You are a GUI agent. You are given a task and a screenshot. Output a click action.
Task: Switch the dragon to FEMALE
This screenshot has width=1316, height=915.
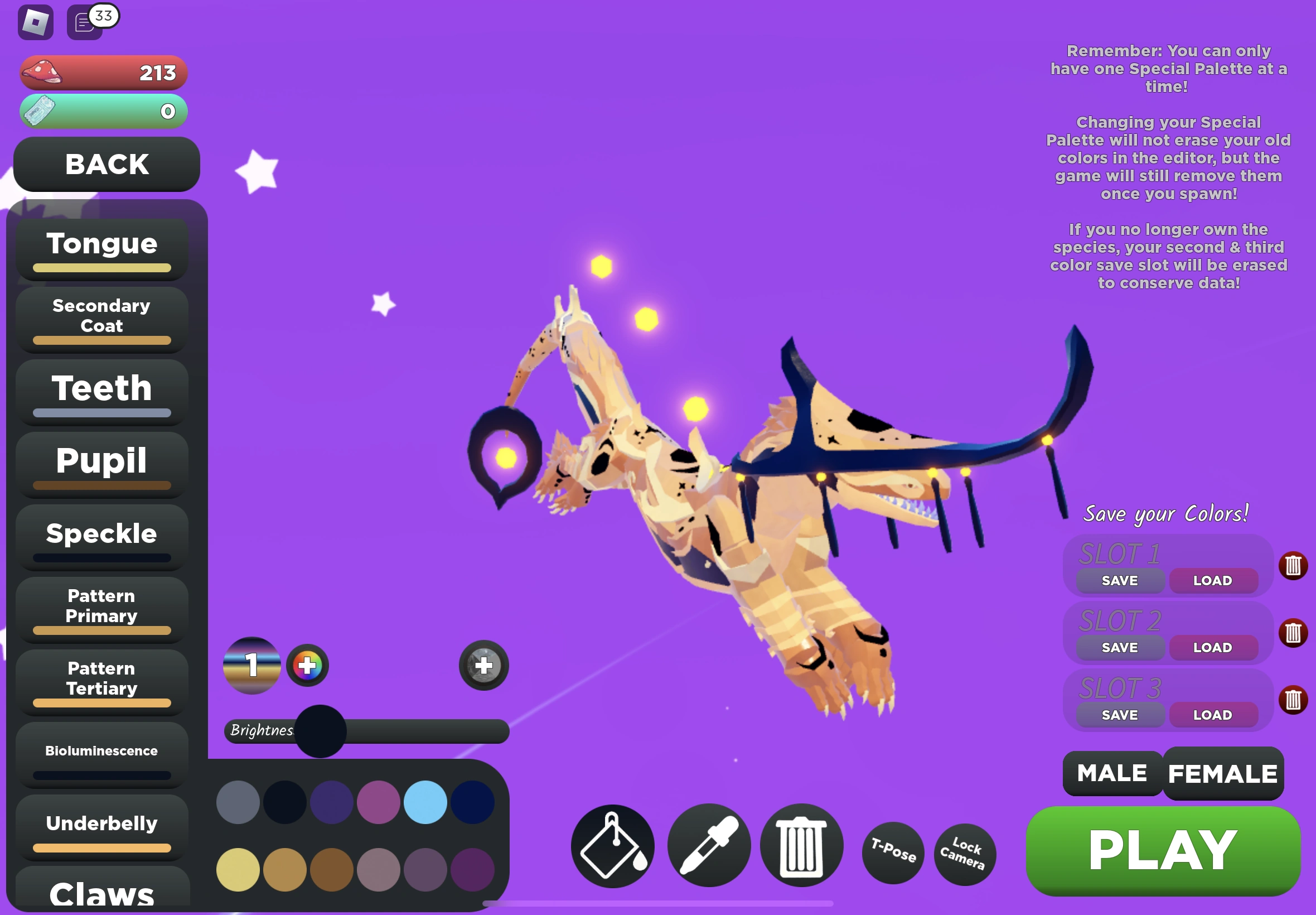tap(1222, 773)
